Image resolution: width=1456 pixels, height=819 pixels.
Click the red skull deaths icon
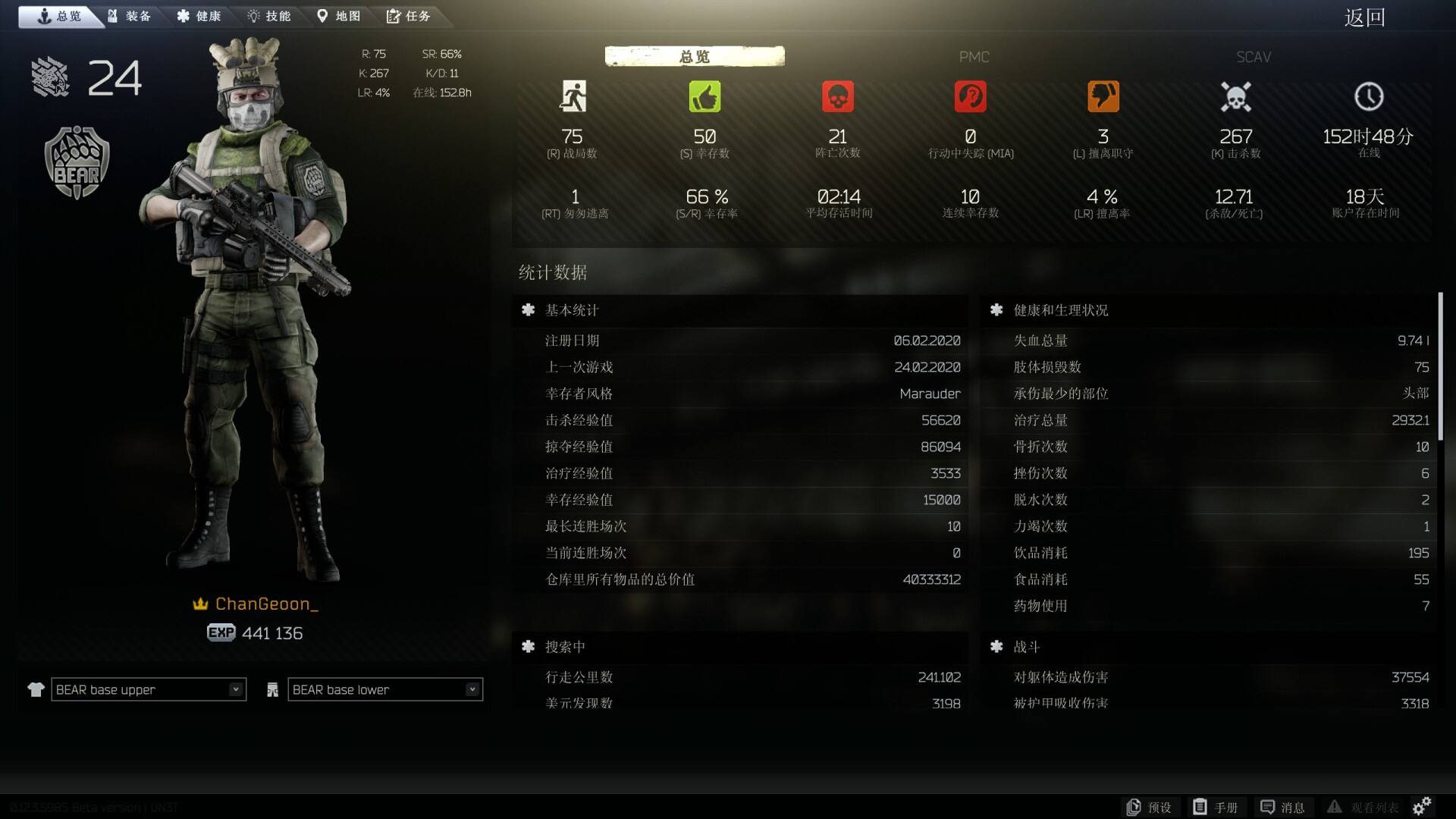[837, 96]
